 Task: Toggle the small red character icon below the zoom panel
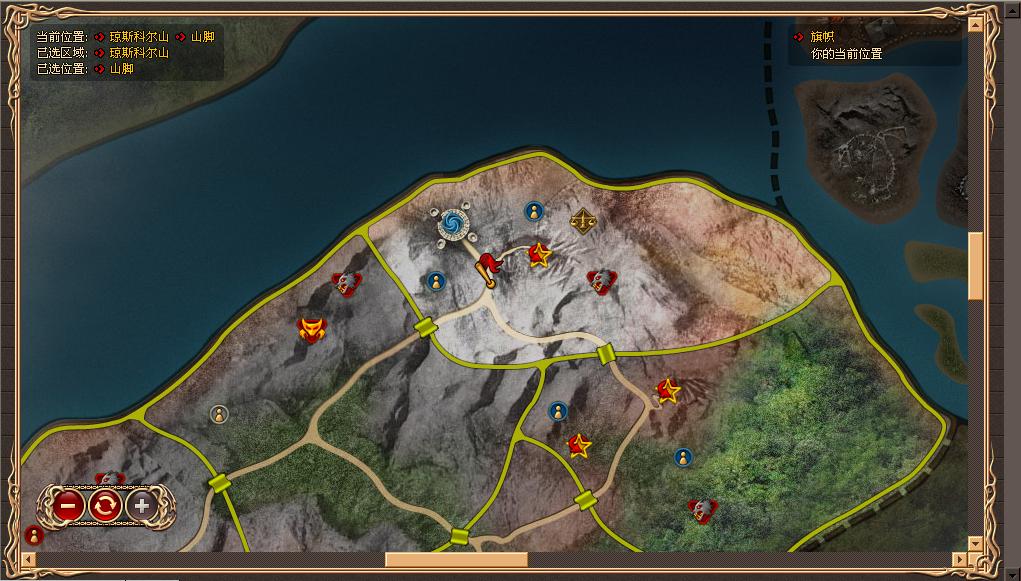[33, 535]
